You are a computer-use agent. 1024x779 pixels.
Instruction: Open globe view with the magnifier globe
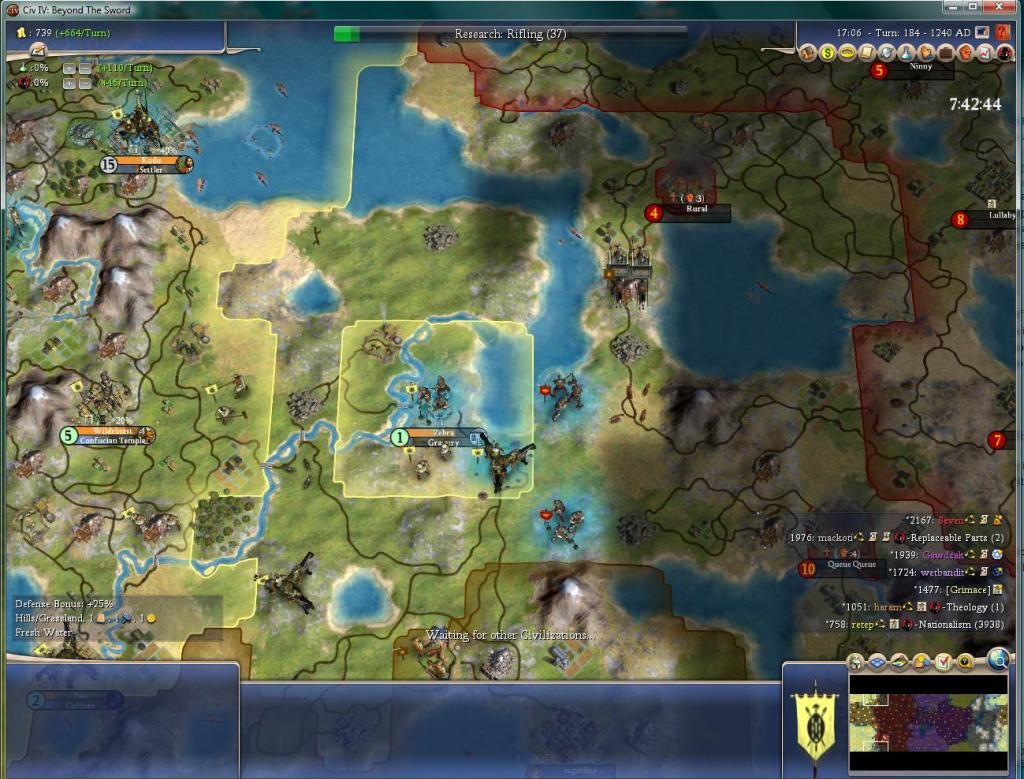pyautogui.click(x=998, y=658)
